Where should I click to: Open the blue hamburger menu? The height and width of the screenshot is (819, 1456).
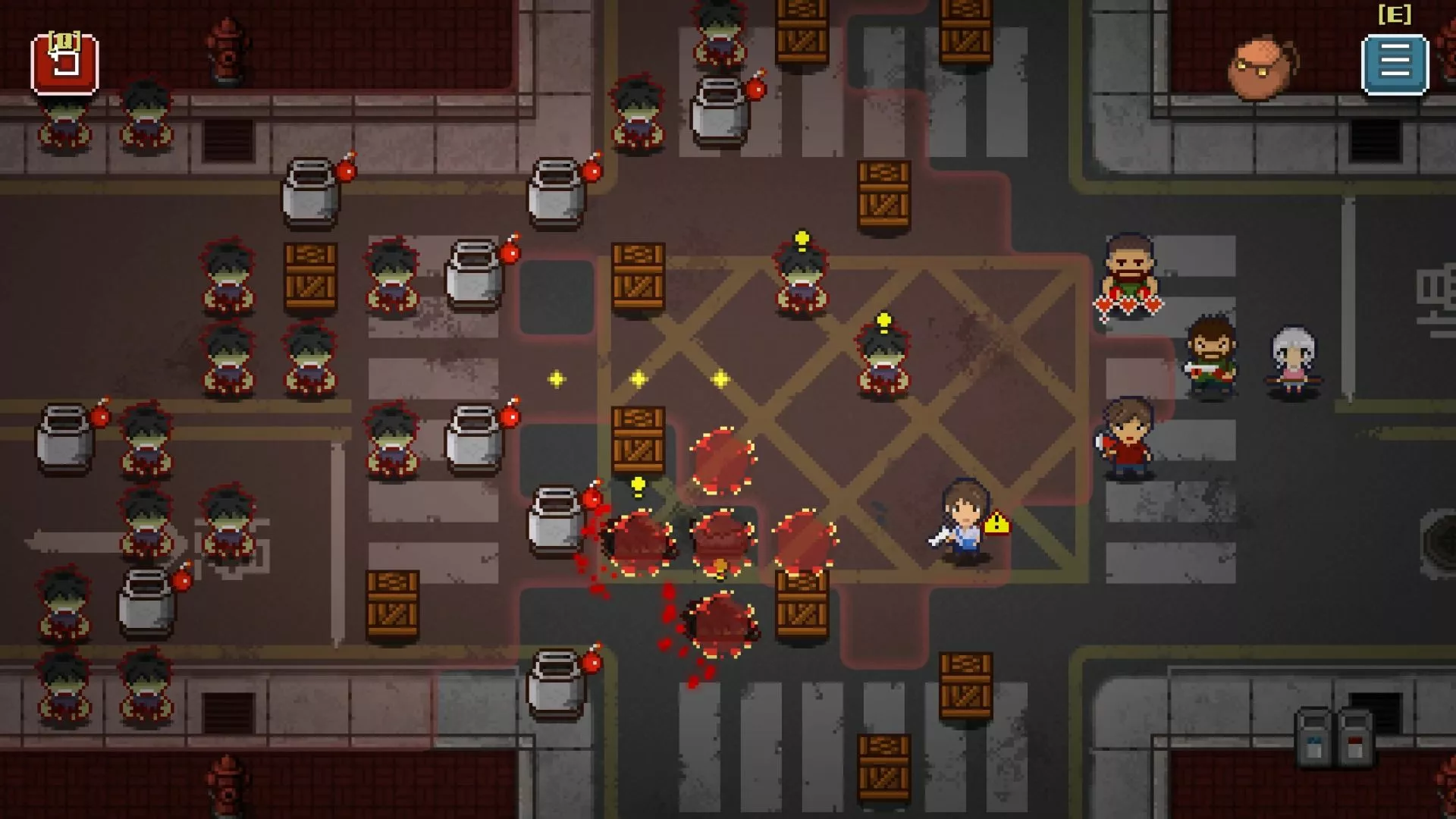[x=1395, y=64]
